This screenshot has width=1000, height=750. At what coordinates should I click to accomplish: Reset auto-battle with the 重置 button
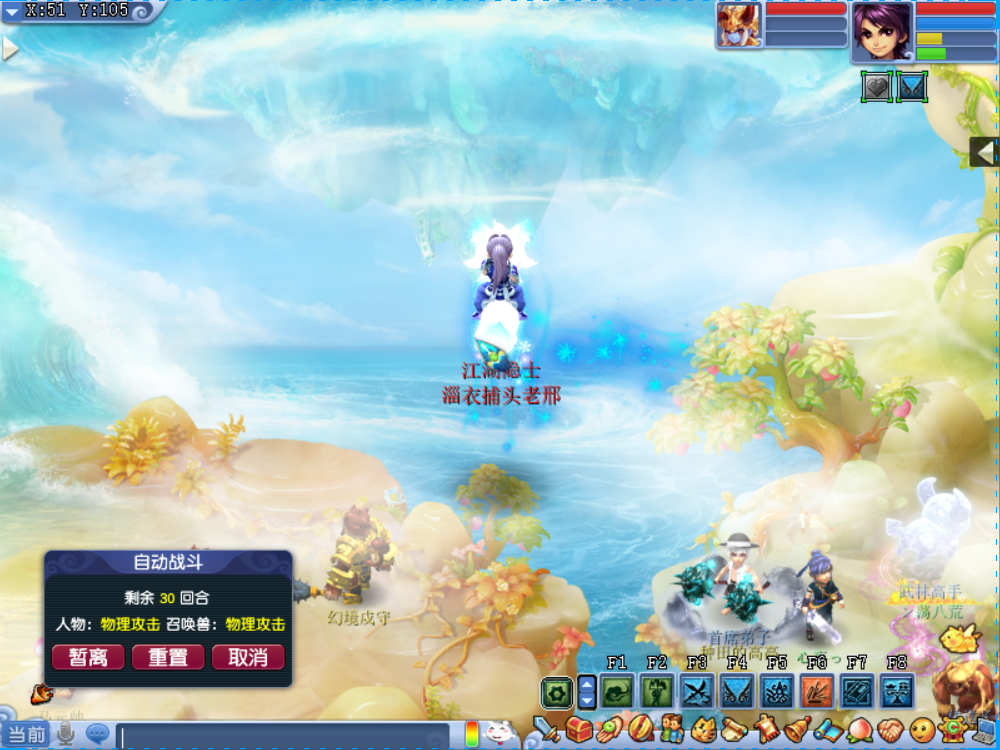pos(168,657)
